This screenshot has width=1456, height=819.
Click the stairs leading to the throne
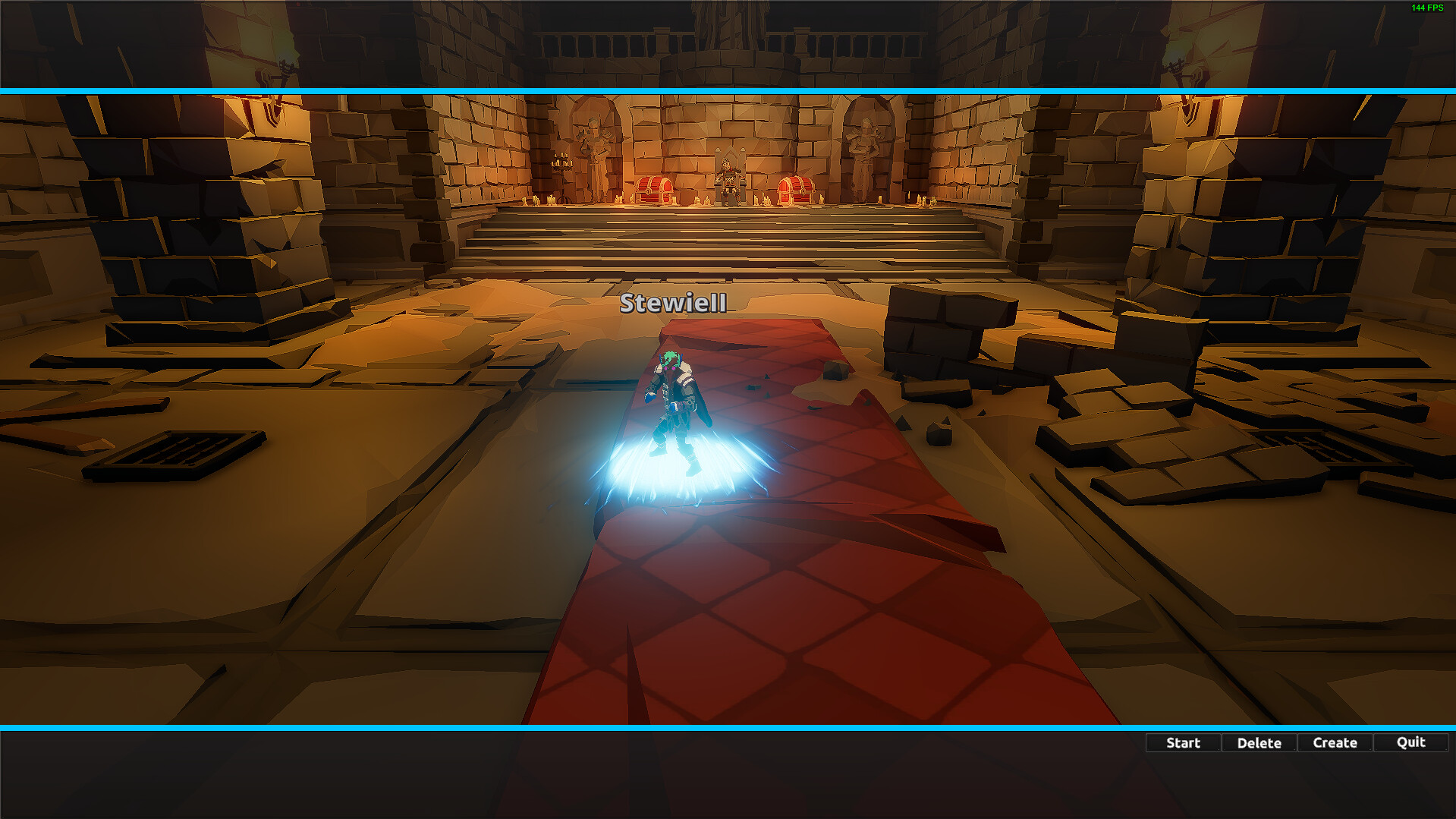coord(728,243)
